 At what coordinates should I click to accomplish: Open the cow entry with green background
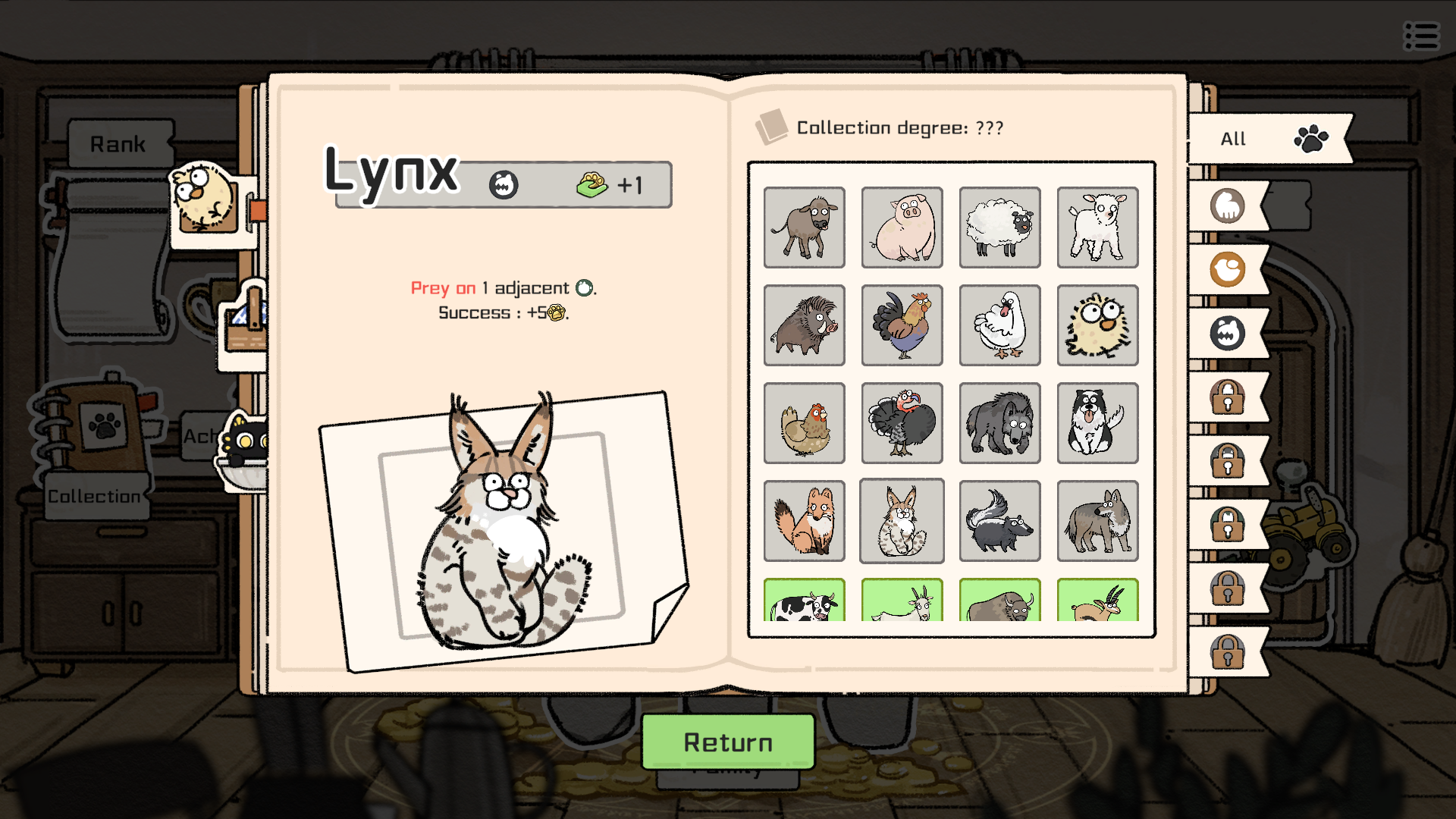pyautogui.click(x=804, y=603)
